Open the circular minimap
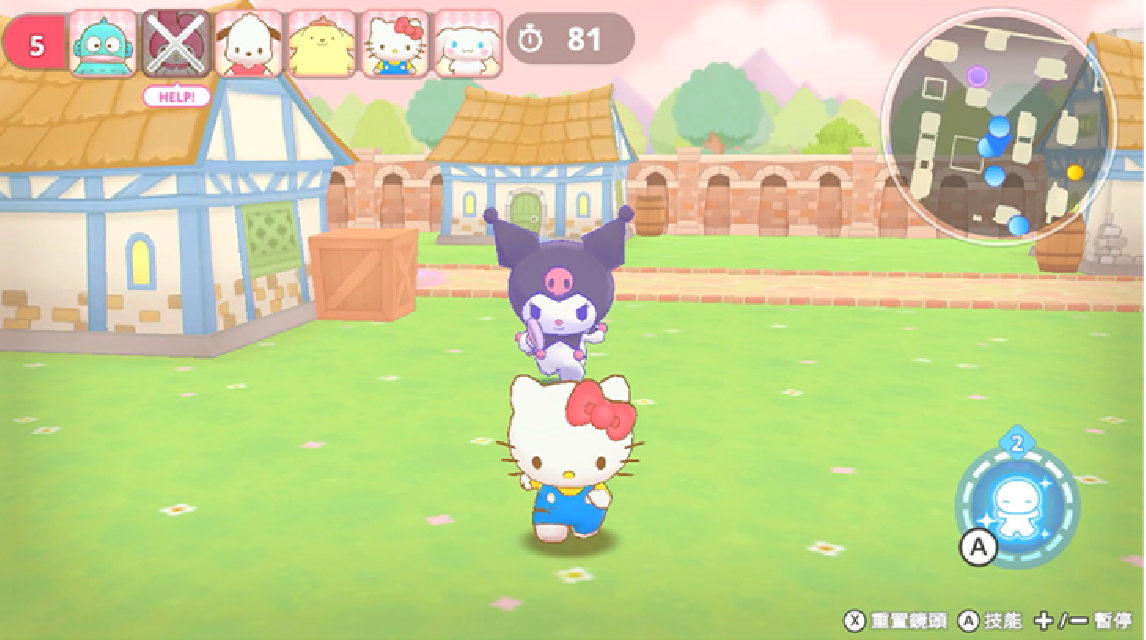 click(998, 126)
